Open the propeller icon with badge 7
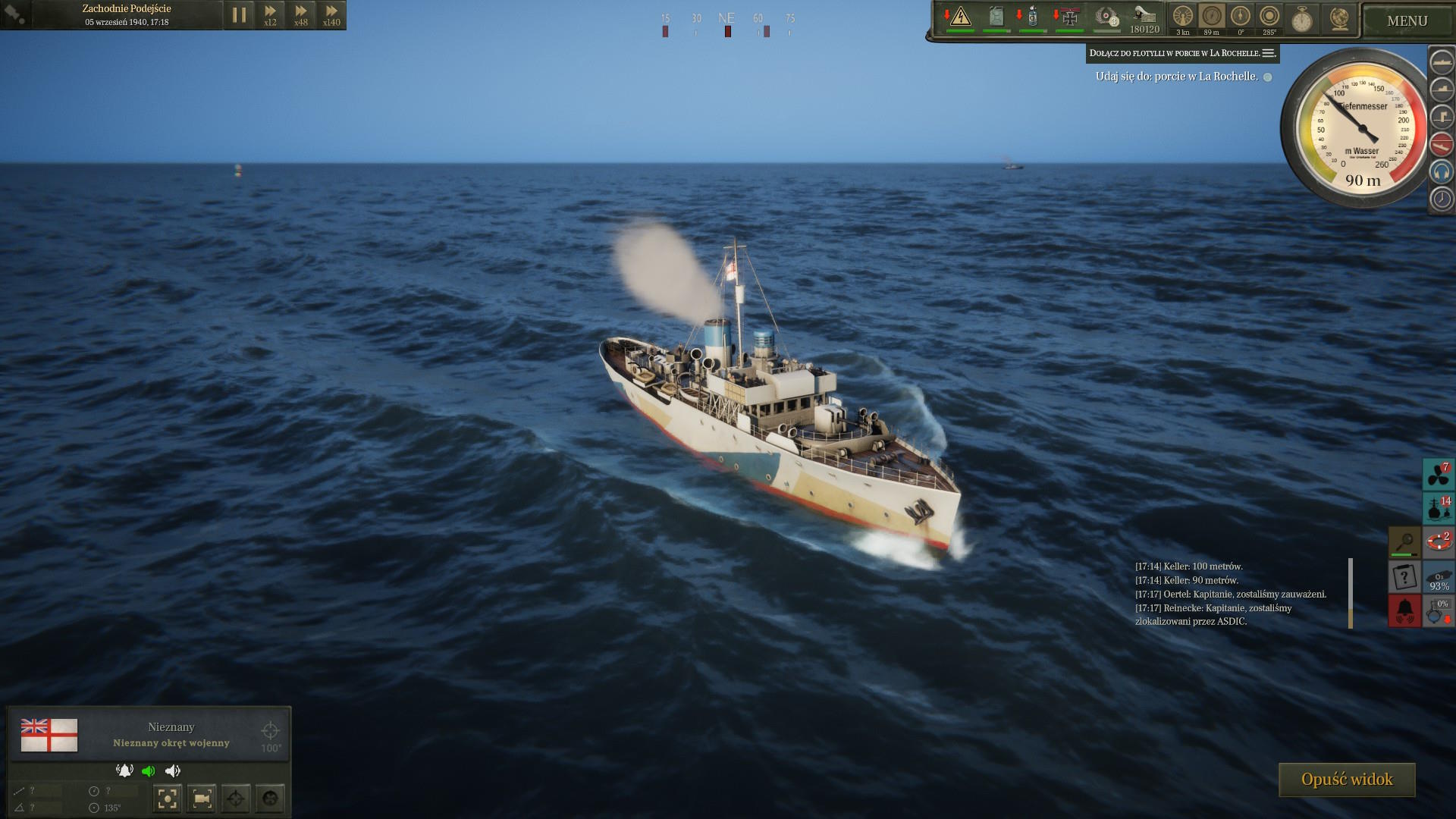 1438,475
